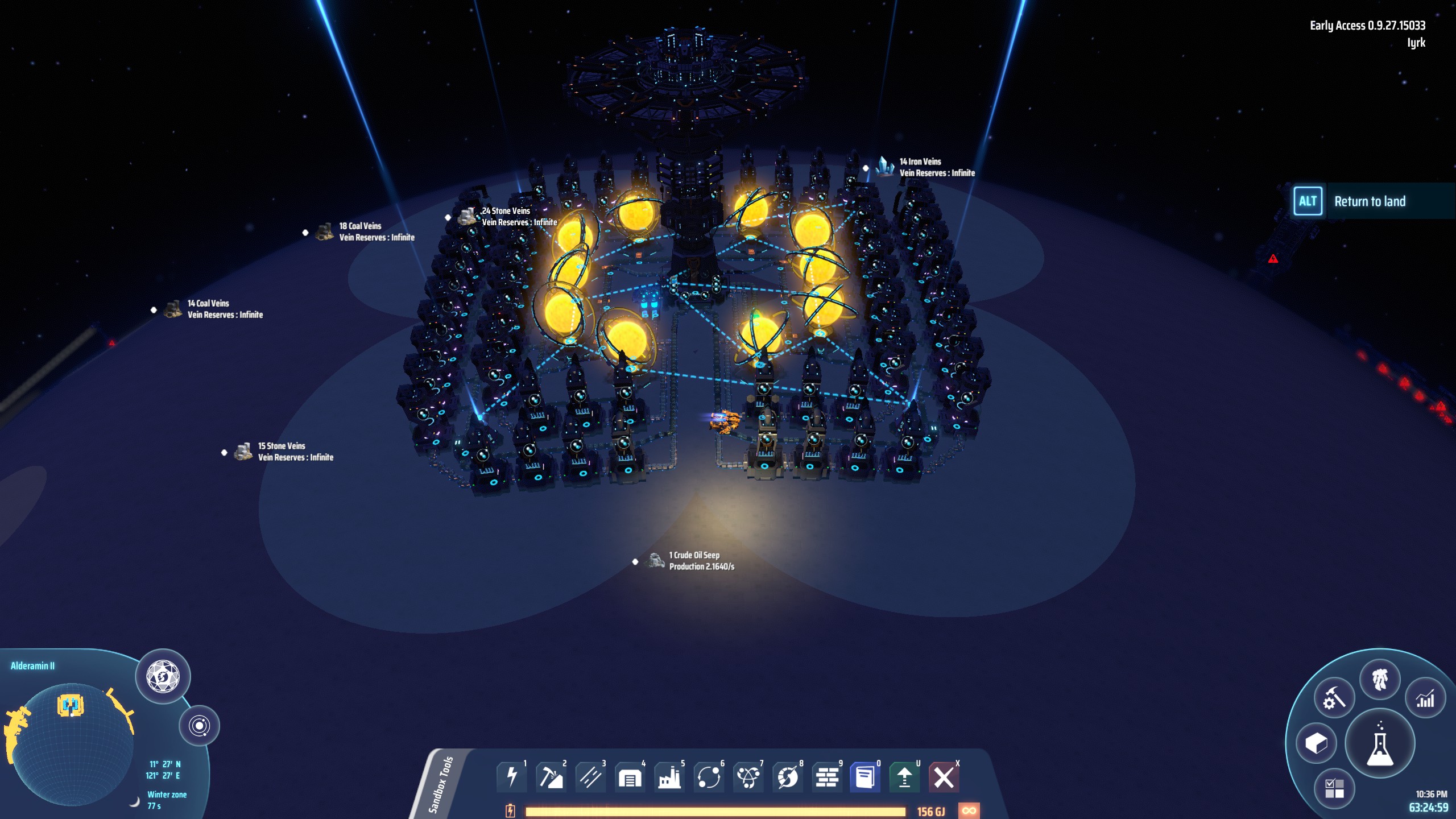1456x819 pixels.
Task: Select the Dyson sphere build category
Action: (788, 777)
